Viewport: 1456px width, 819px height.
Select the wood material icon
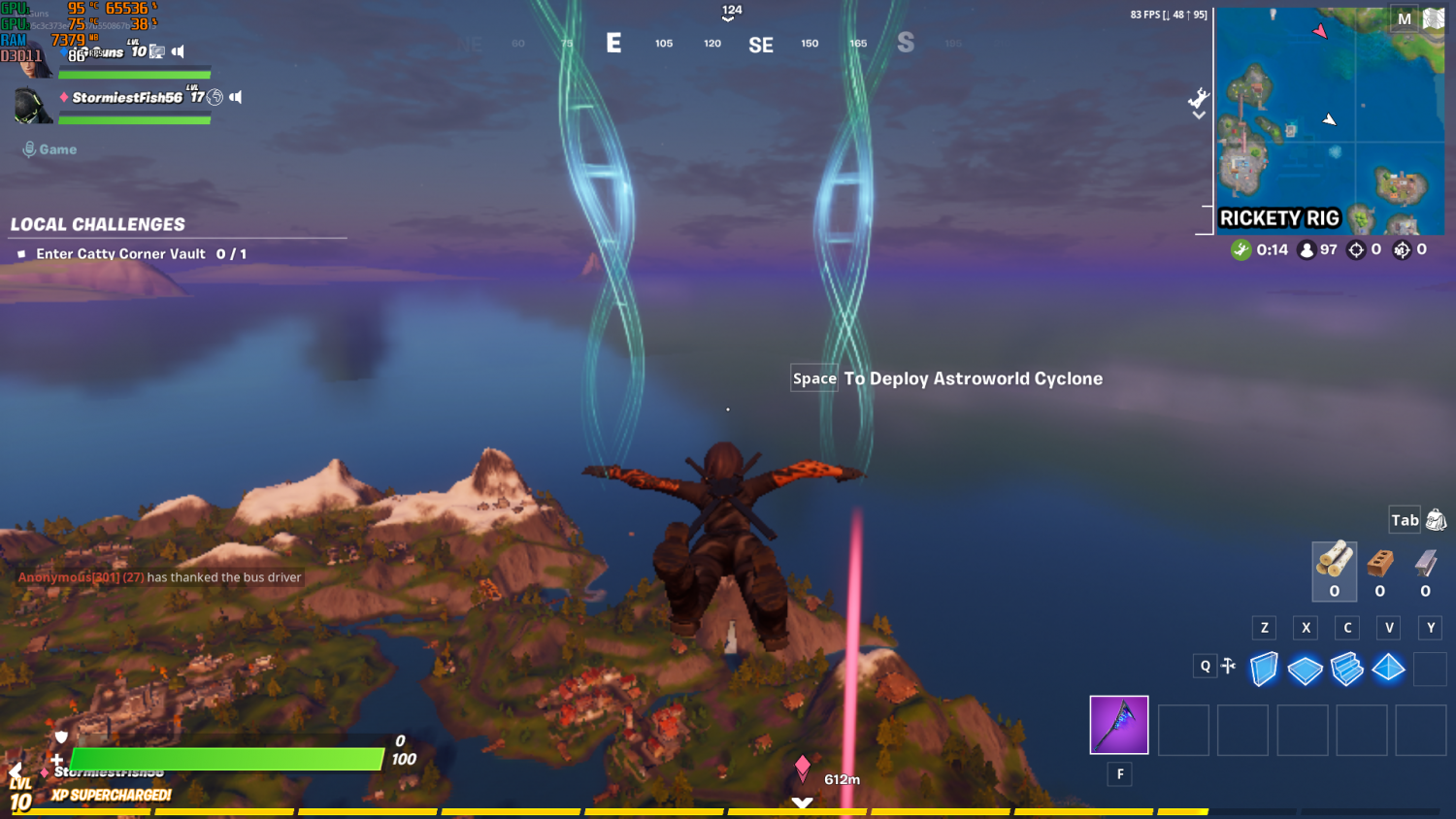click(1334, 562)
